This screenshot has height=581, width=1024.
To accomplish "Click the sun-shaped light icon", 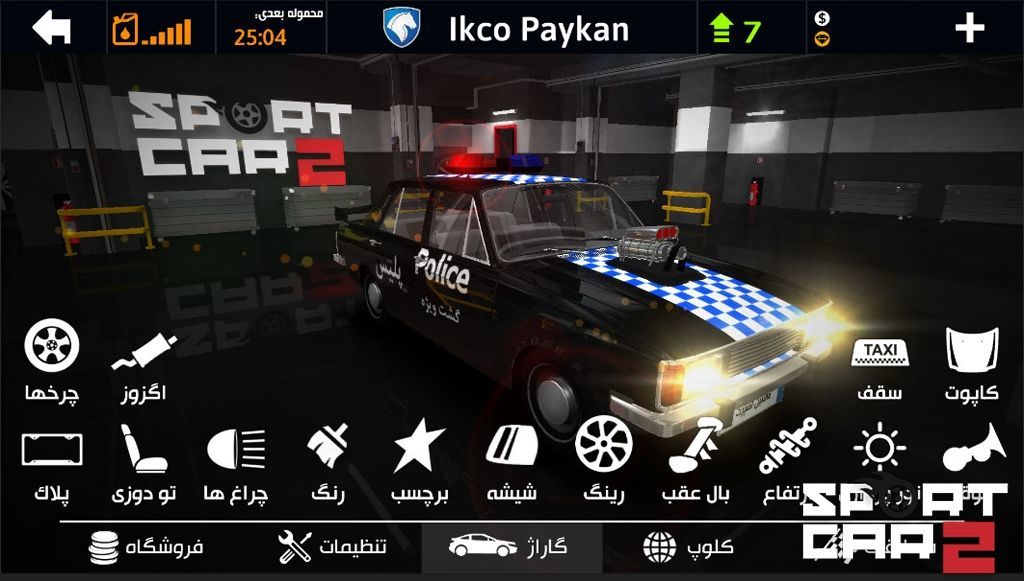I will click(879, 446).
